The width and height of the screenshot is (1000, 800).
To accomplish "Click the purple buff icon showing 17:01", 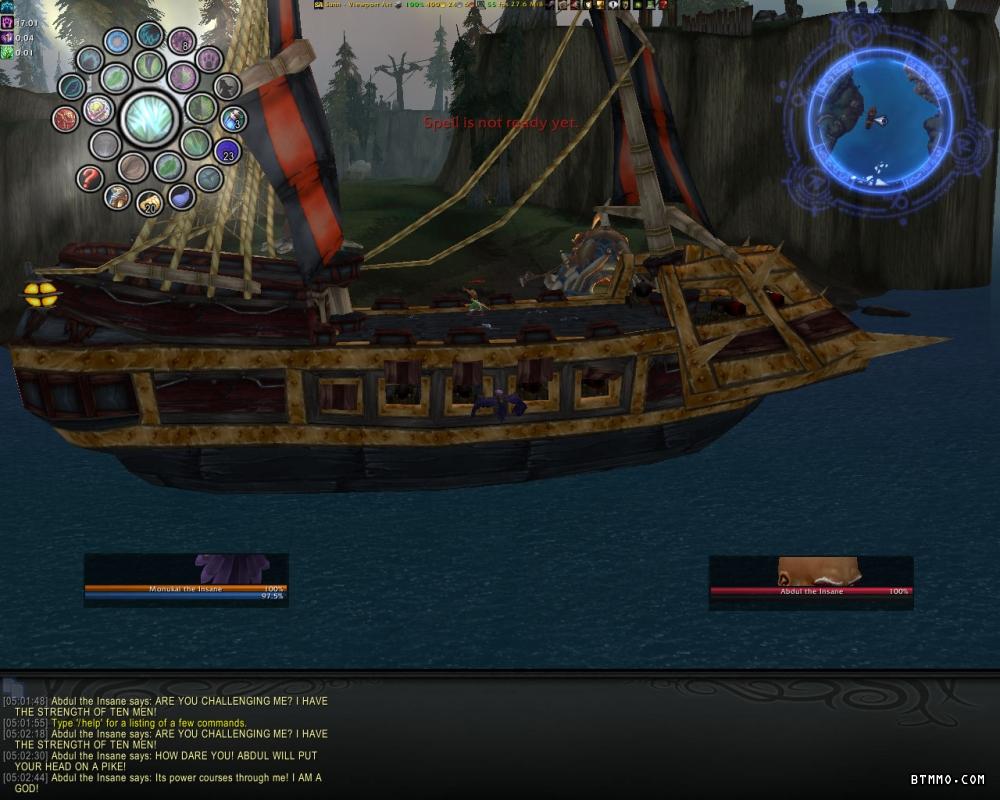I will (7, 22).
